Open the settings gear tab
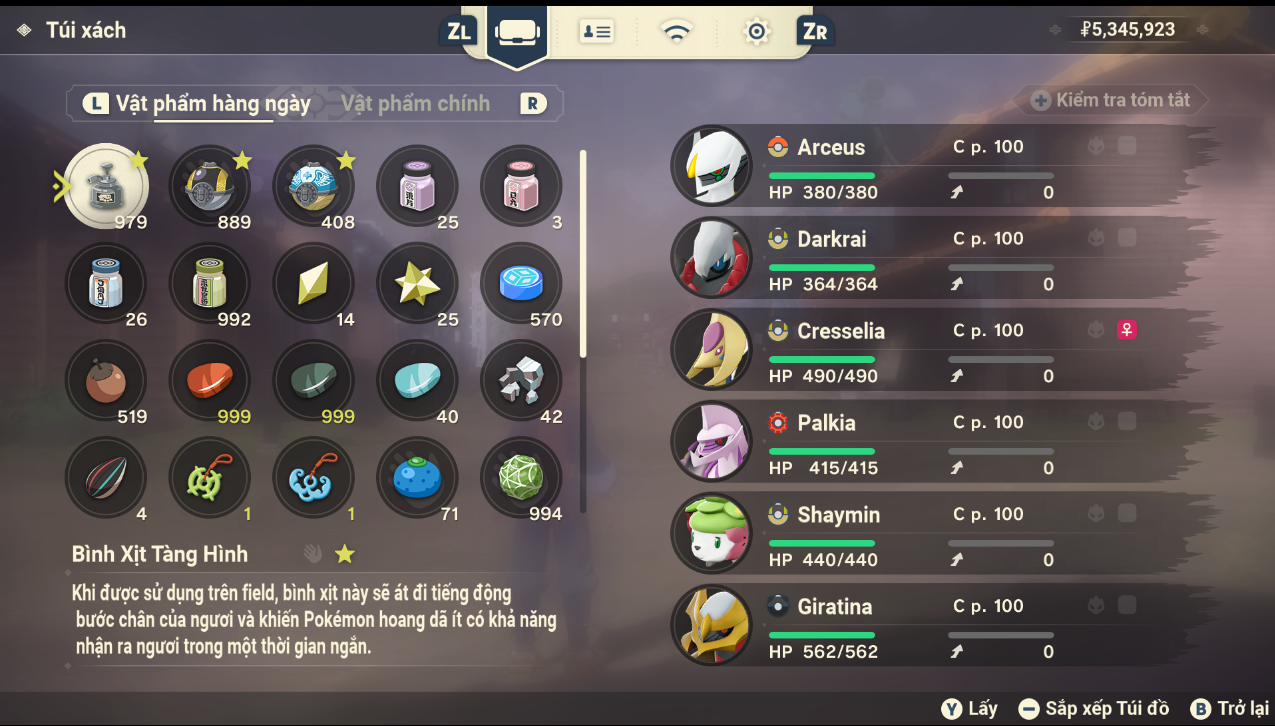The image size is (1275, 726). [x=756, y=32]
